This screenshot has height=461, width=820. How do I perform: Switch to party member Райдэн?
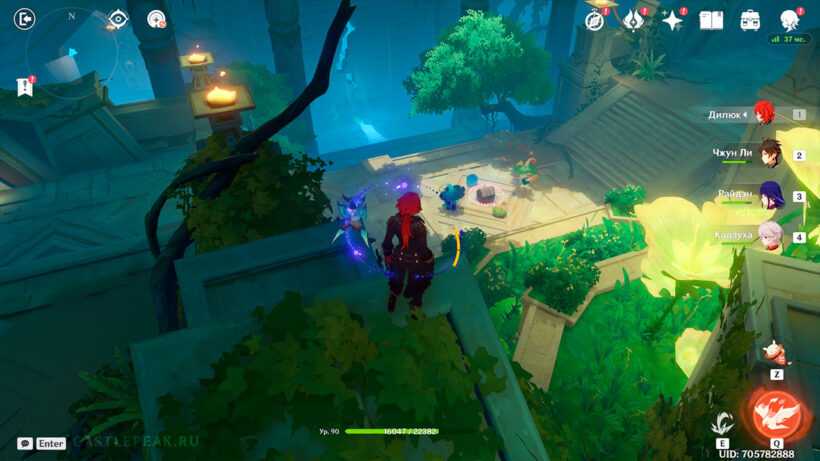[770, 195]
